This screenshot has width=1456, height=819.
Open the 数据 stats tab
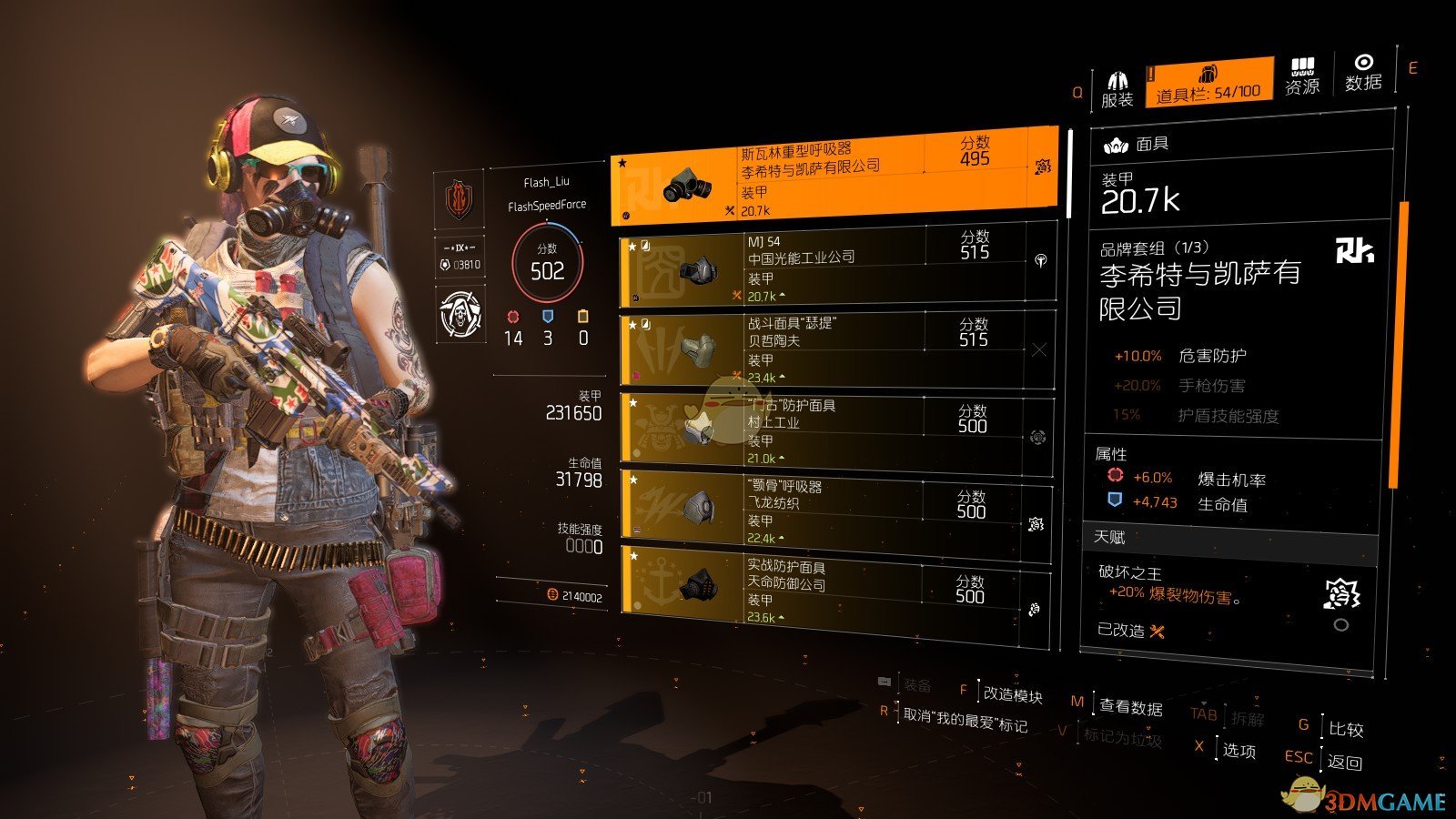(1363, 73)
